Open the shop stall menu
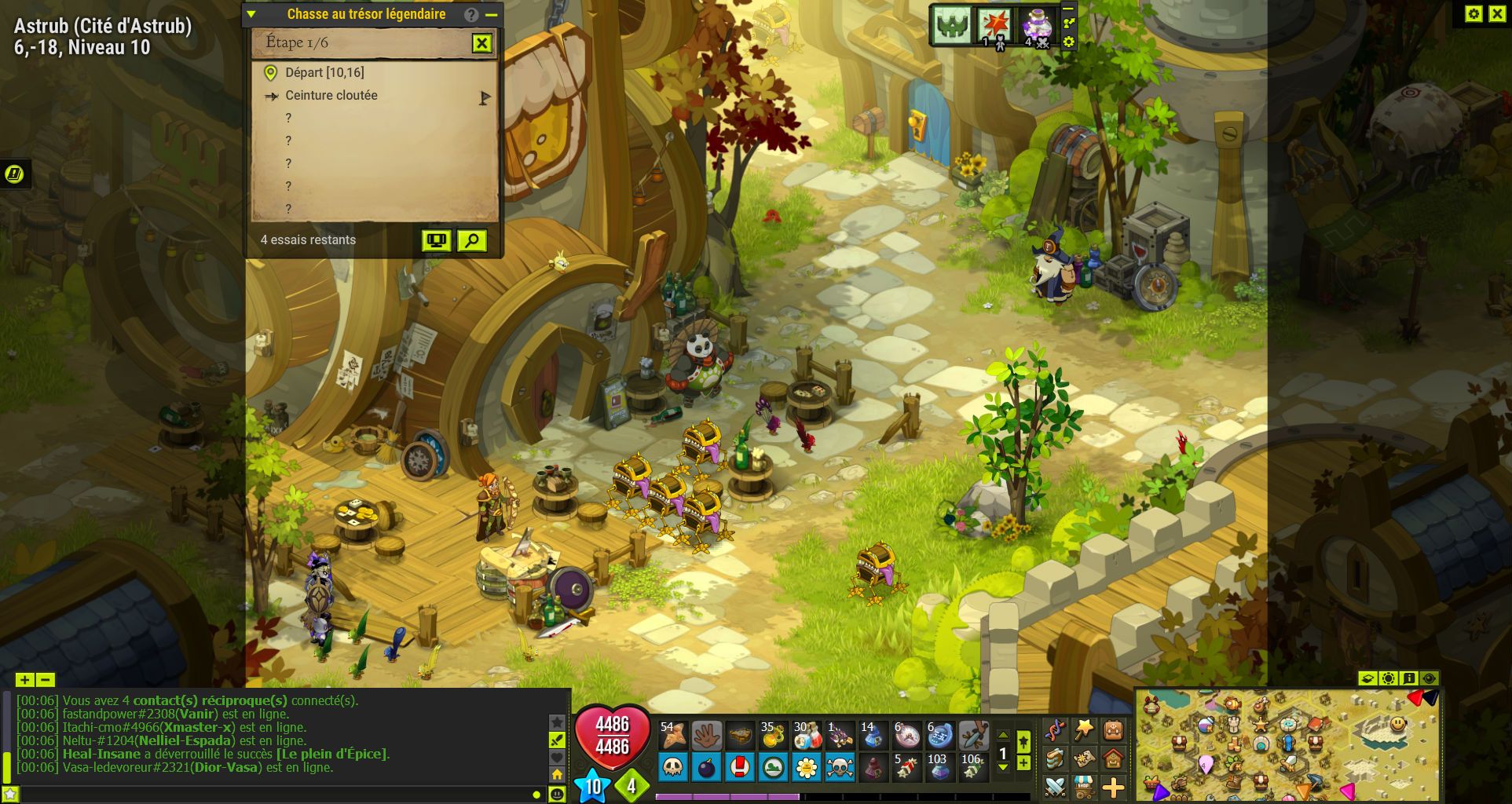The height and width of the screenshot is (804, 1512). [1085, 786]
